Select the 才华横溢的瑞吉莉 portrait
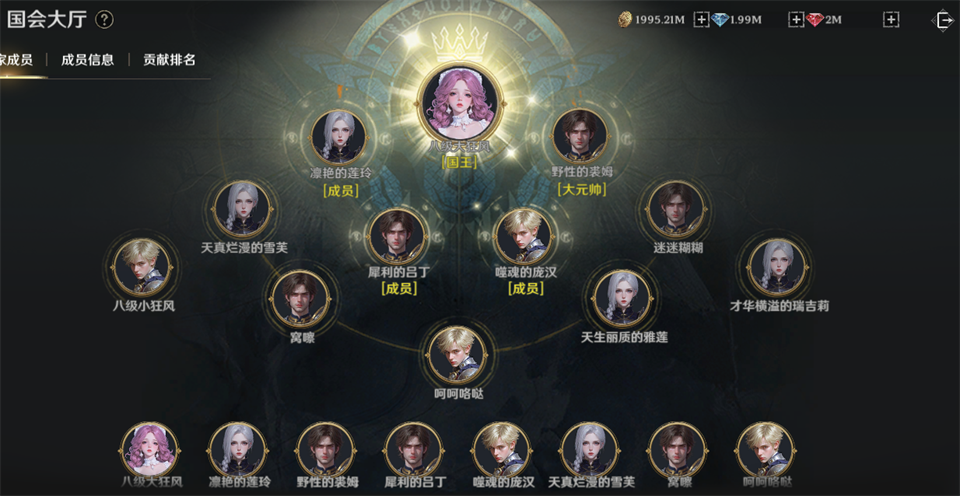Screen dimensions: 960x496 point(777,267)
